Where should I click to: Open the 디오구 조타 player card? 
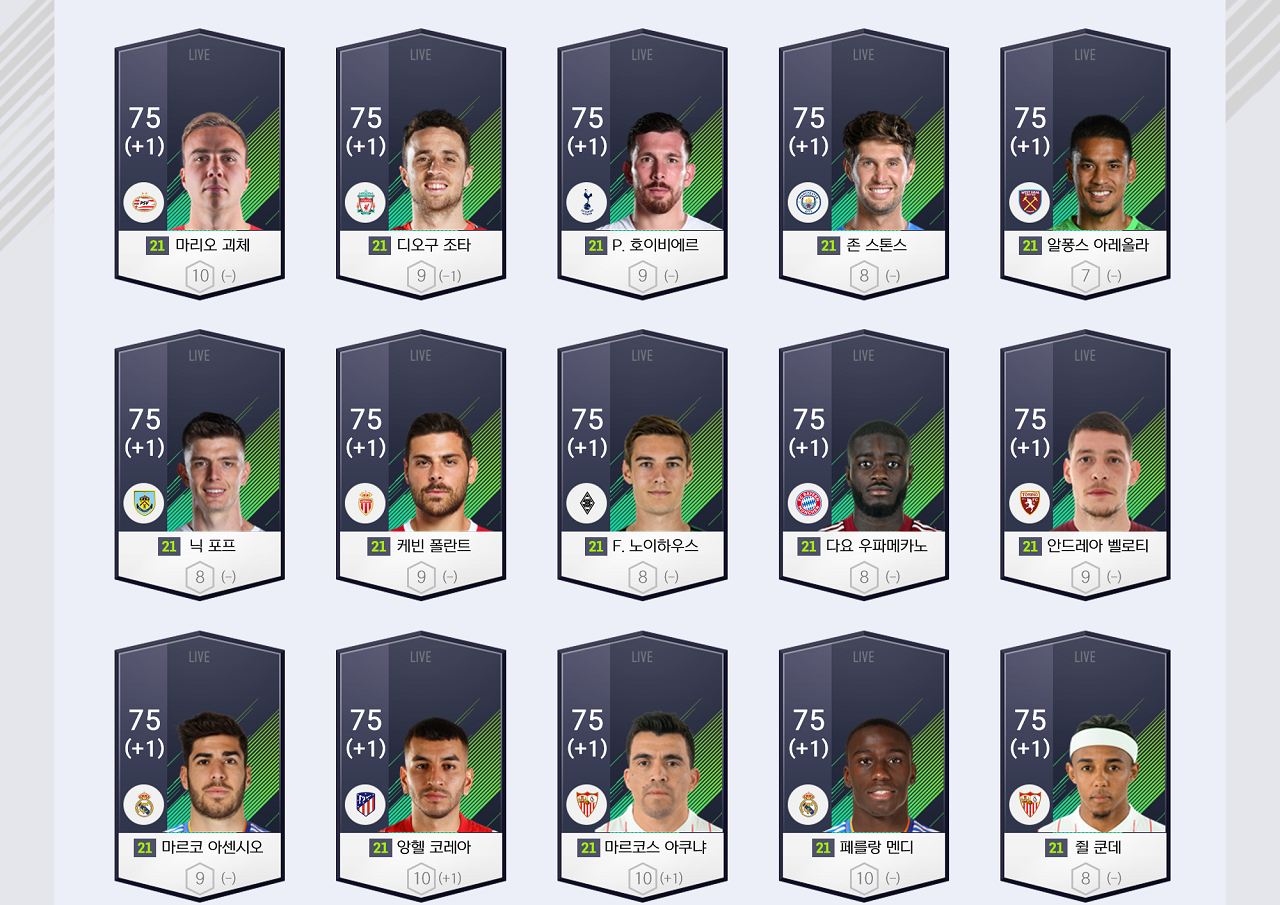[x=421, y=165]
